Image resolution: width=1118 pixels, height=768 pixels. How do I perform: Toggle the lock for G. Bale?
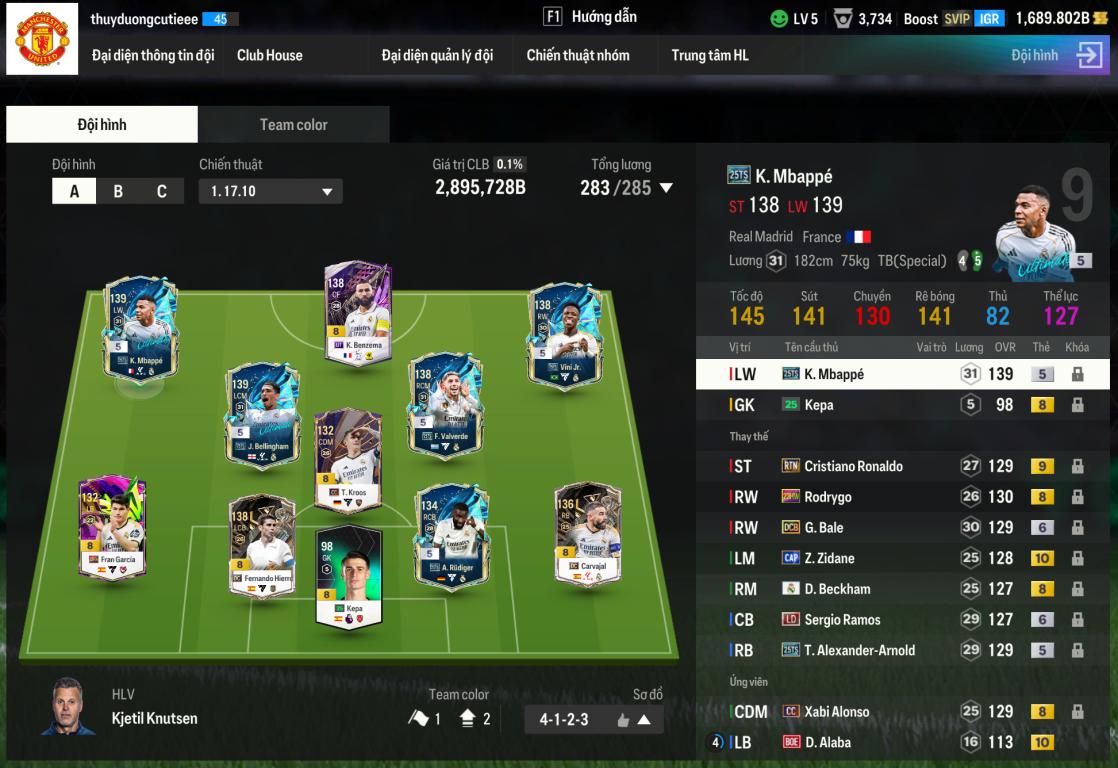tap(1077, 527)
